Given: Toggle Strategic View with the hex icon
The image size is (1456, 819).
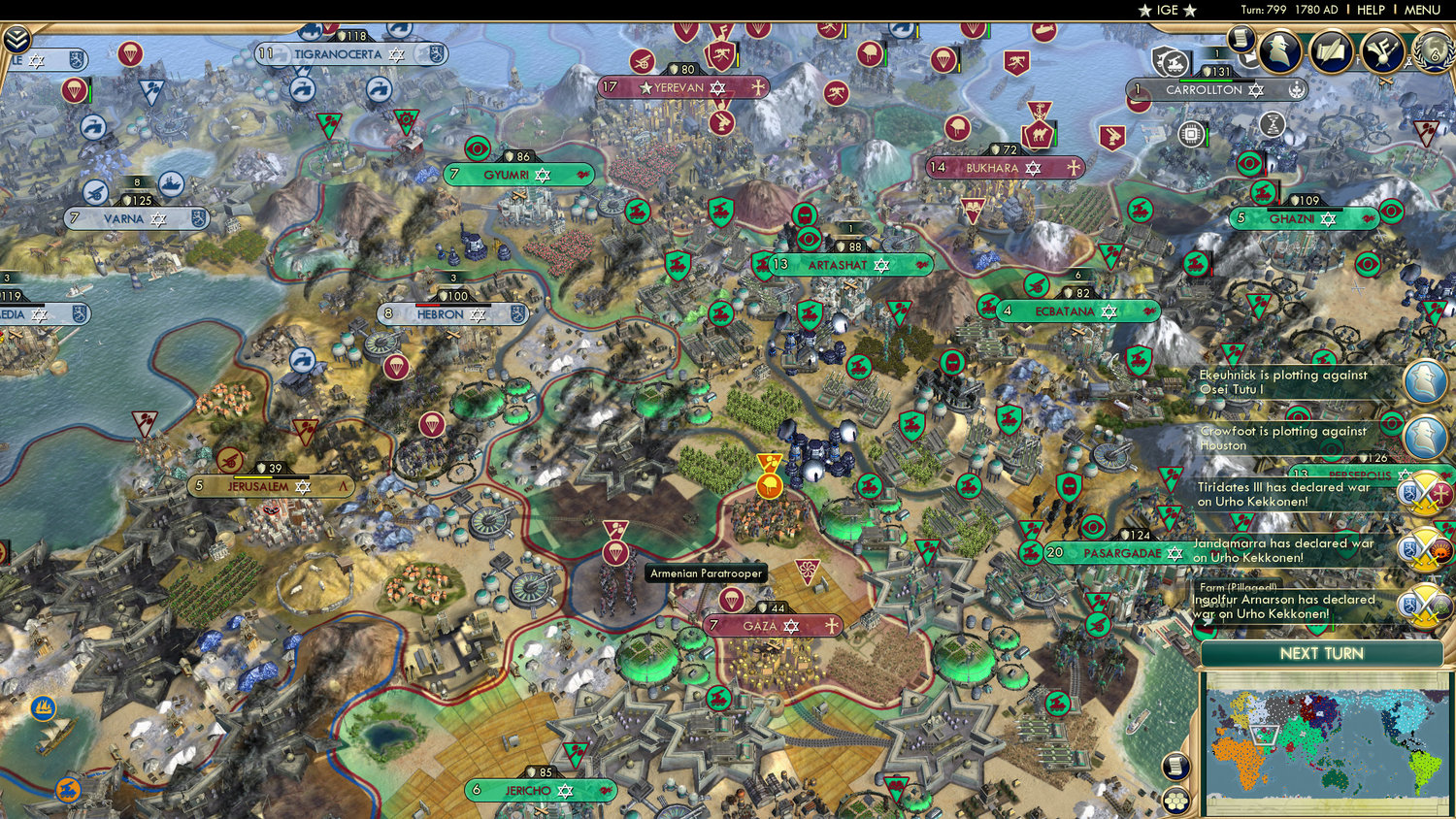Looking at the screenshot, I should [x=1175, y=801].
